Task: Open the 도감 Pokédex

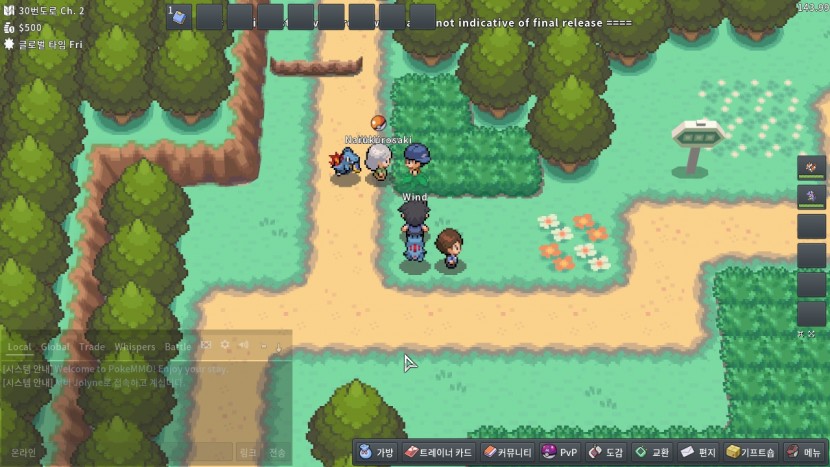Action: (605, 452)
